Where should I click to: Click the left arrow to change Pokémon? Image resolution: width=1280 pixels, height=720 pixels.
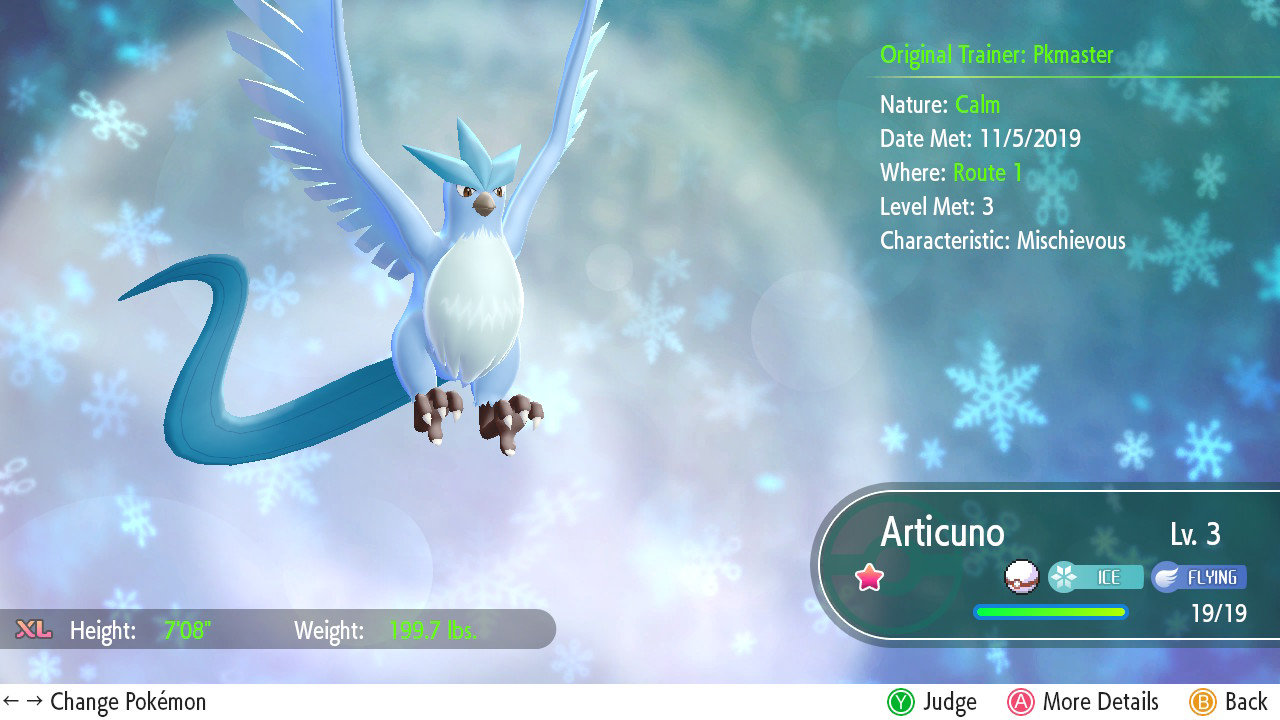13,701
